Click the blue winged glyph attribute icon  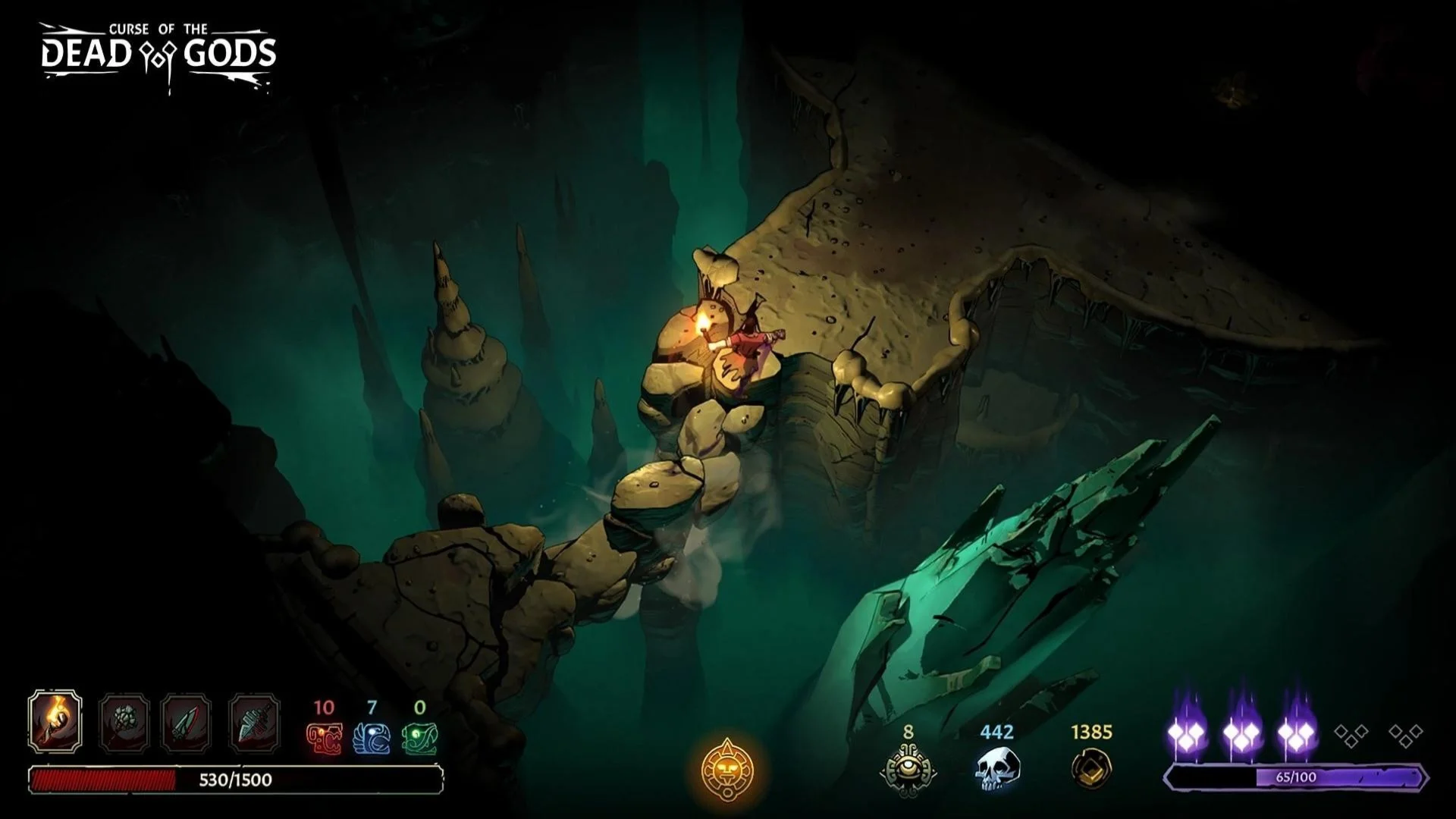point(372,737)
